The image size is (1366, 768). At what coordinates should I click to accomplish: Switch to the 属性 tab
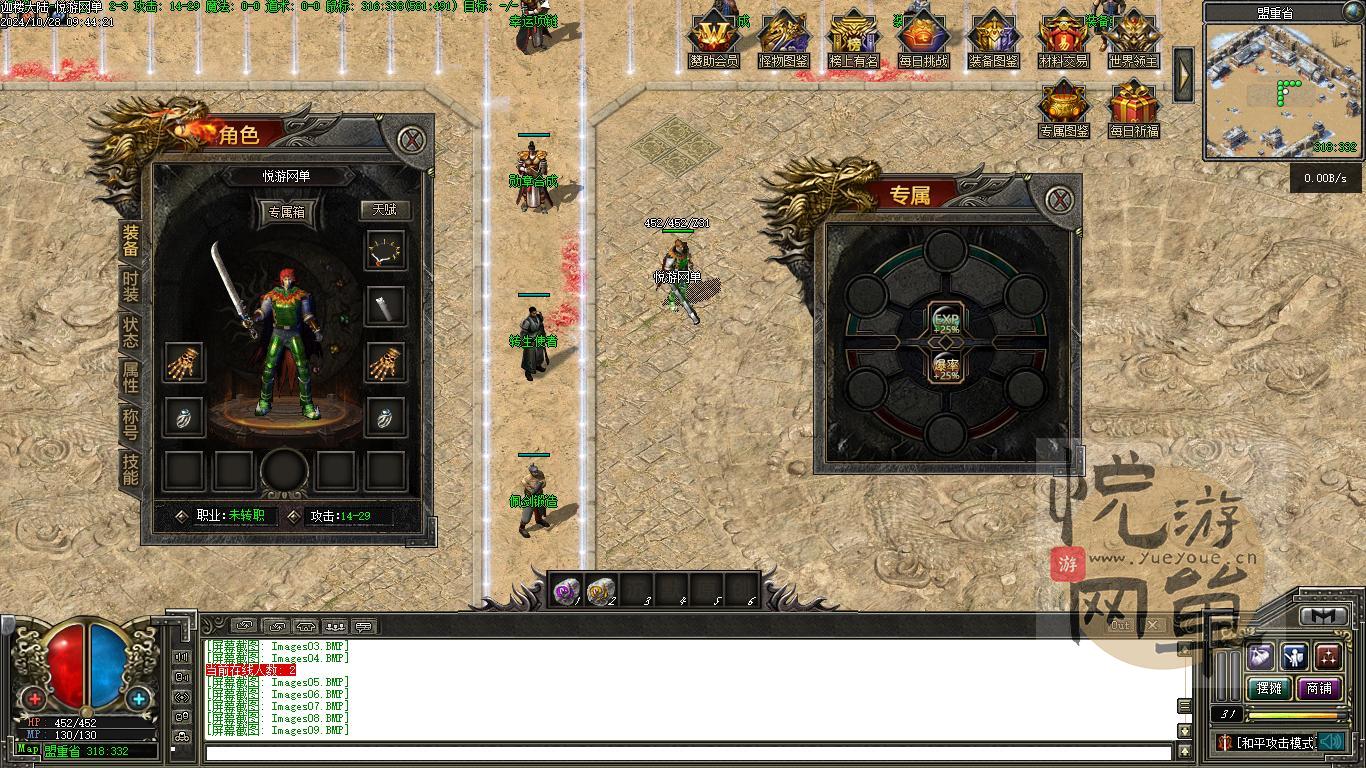click(131, 377)
